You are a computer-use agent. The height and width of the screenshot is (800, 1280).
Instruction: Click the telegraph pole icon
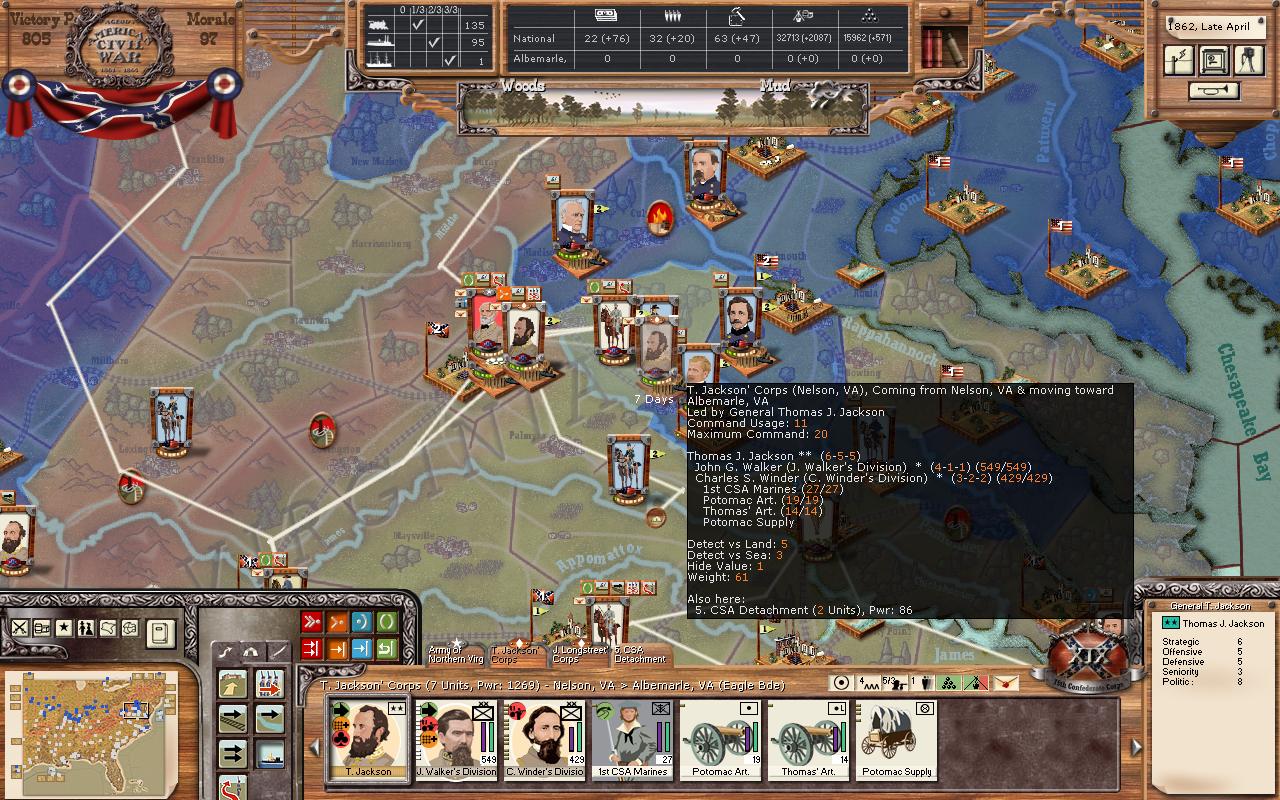[1180, 59]
